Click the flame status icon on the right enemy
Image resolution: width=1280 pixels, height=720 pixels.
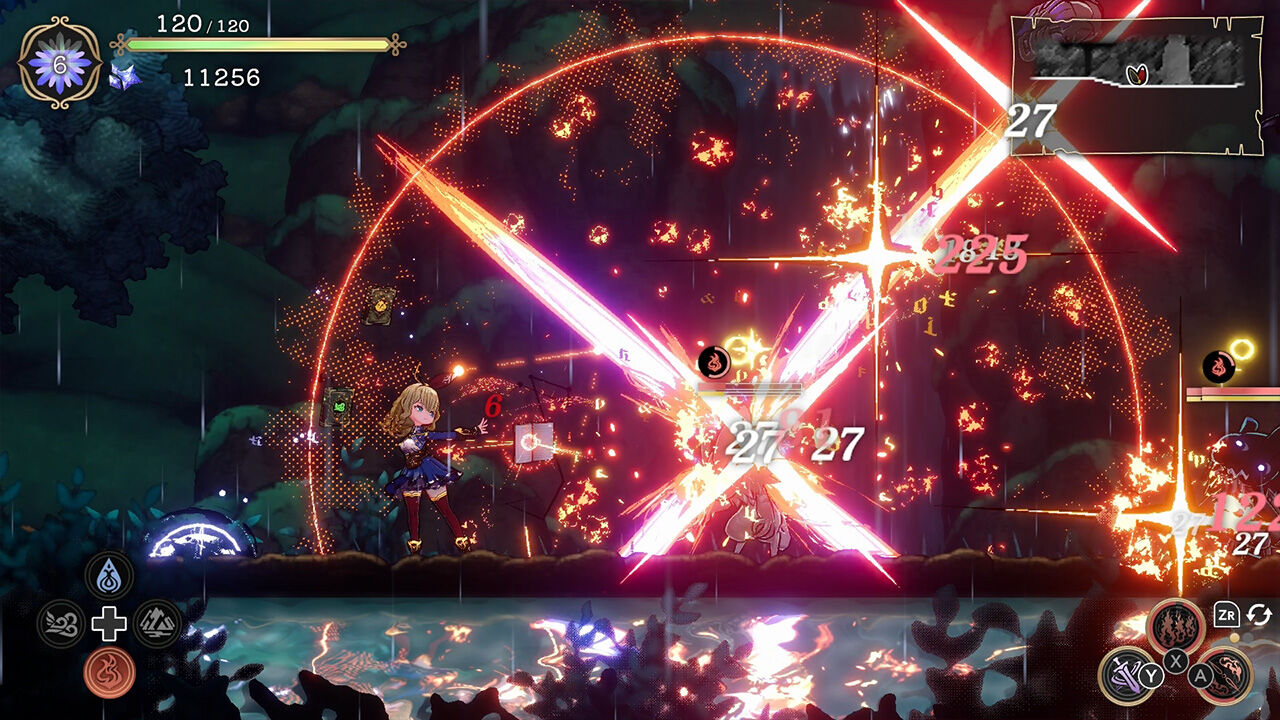(1219, 365)
